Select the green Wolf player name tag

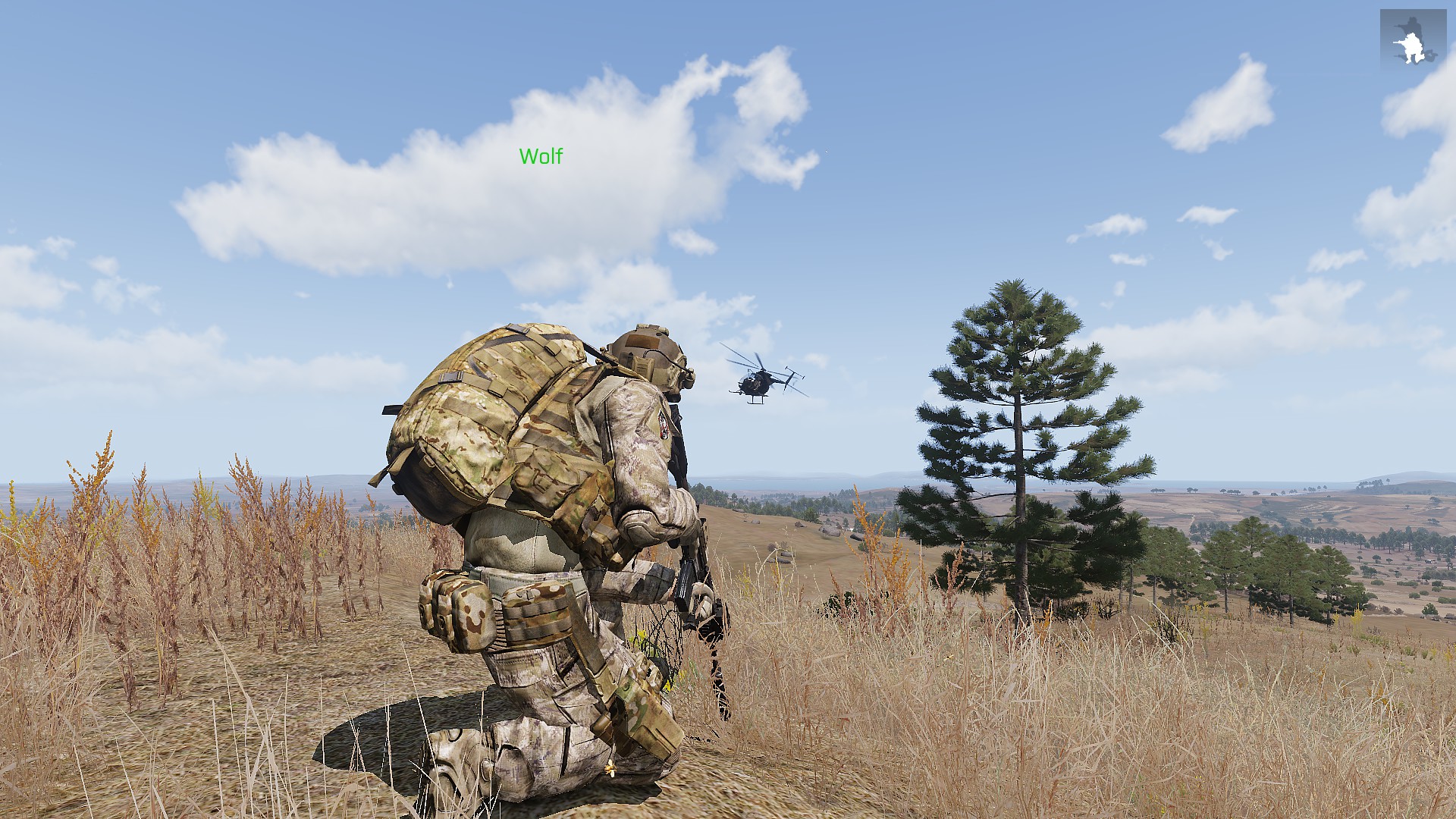coord(541,156)
